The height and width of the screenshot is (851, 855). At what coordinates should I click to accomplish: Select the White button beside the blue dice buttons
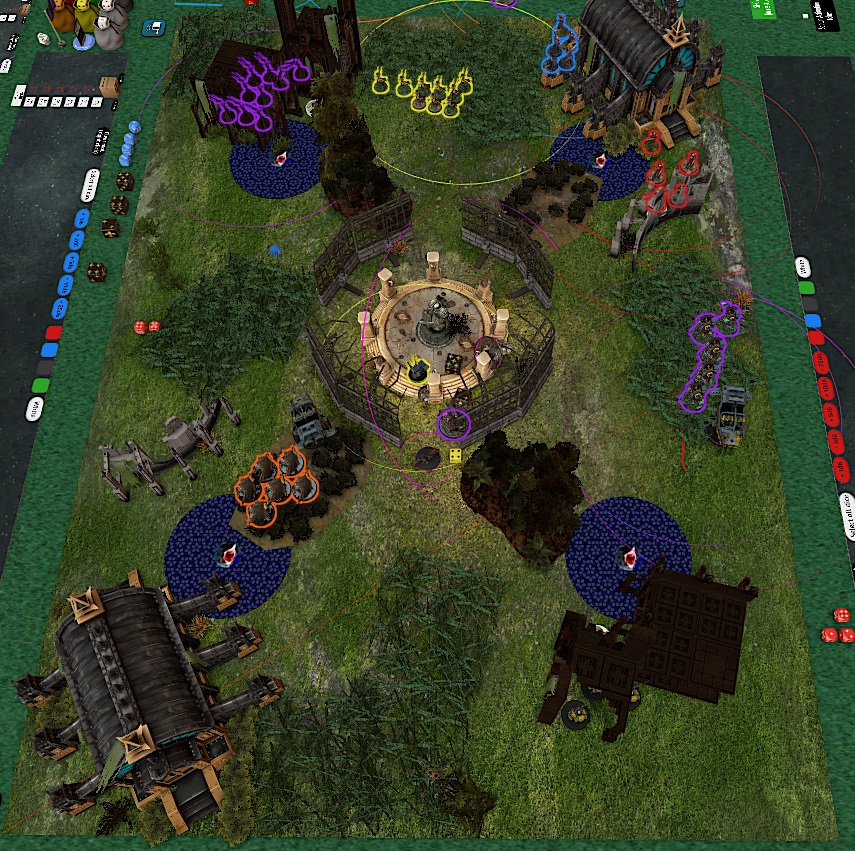(36, 408)
